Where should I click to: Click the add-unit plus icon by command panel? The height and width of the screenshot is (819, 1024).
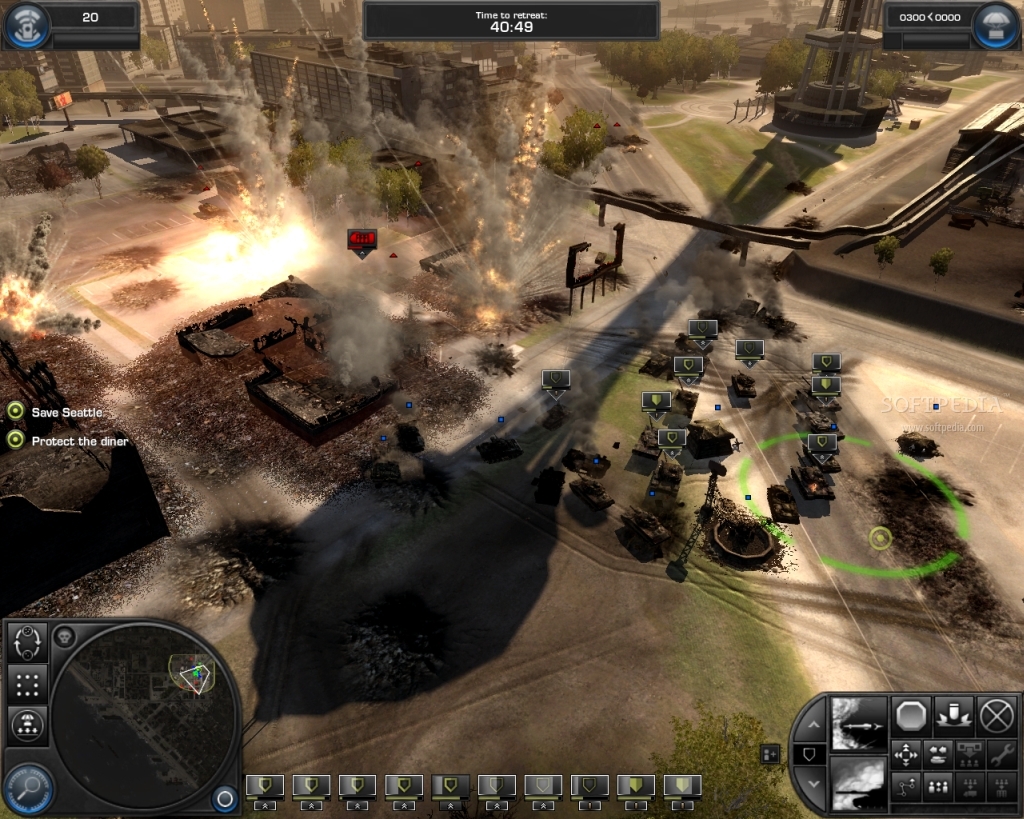[770, 753]
